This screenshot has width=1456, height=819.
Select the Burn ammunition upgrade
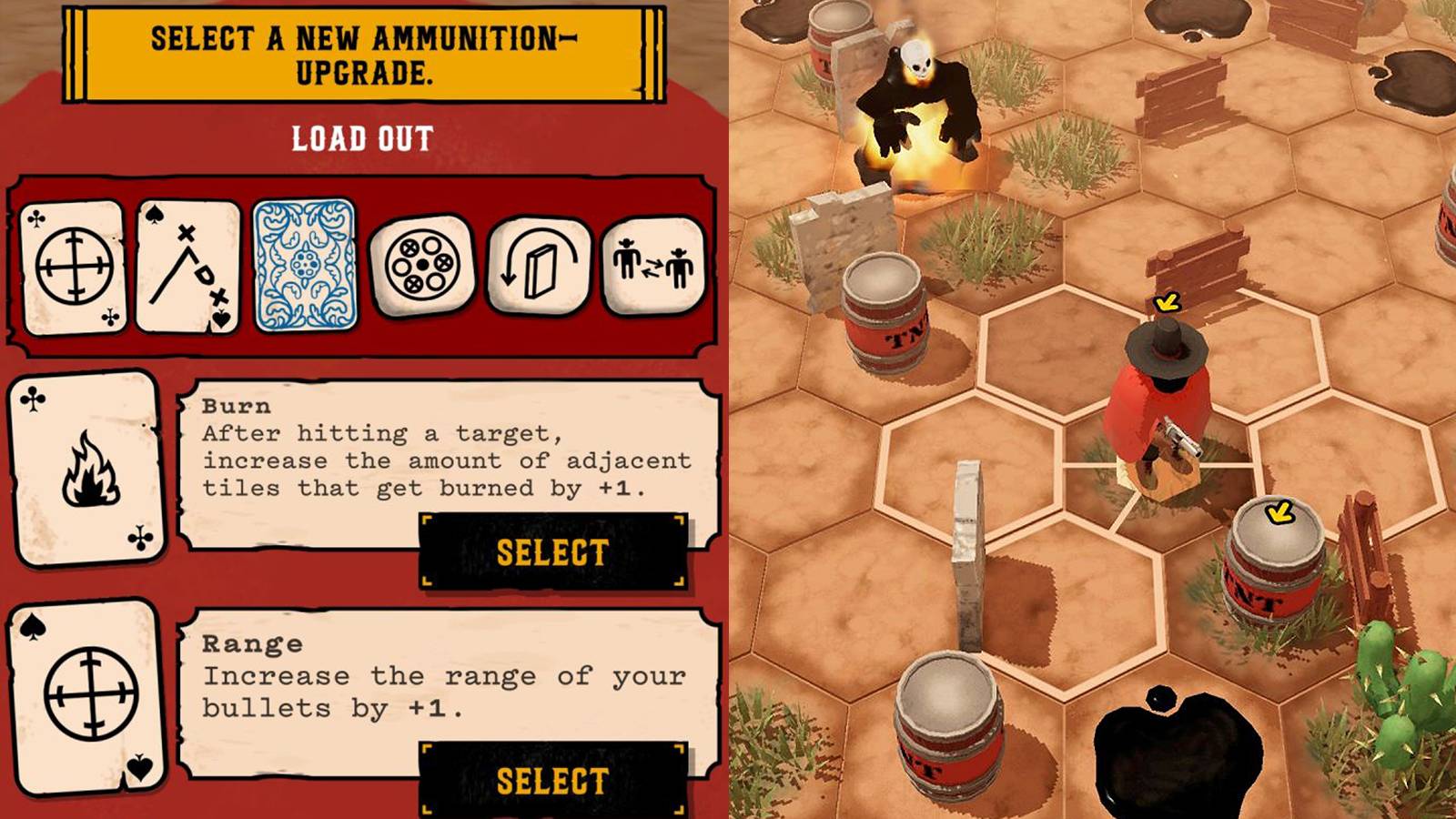(x=552, y=551)
